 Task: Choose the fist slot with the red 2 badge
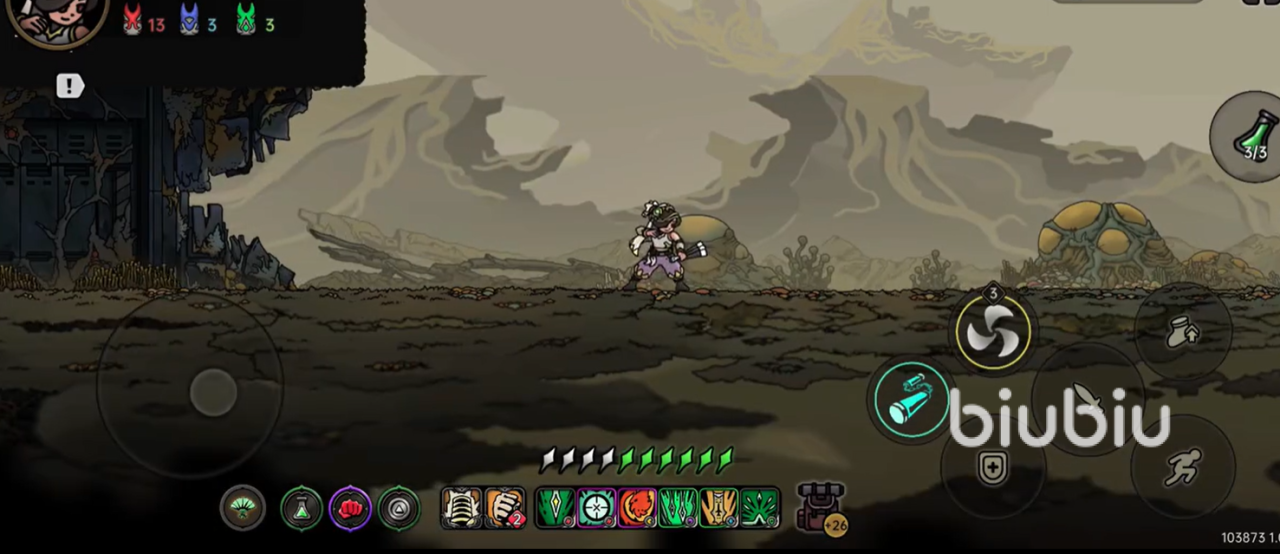pos(505,508)
